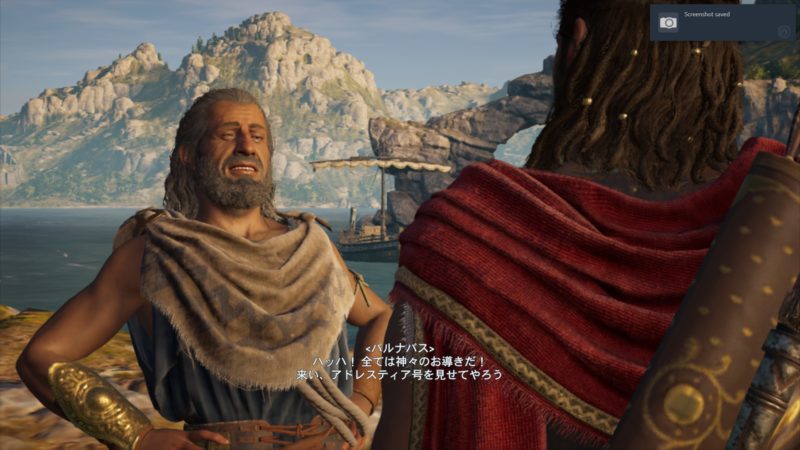The image size is (800, 450).
Task: Click the camera icon in the screenshot notification
Action: click(x=668, y=22)
